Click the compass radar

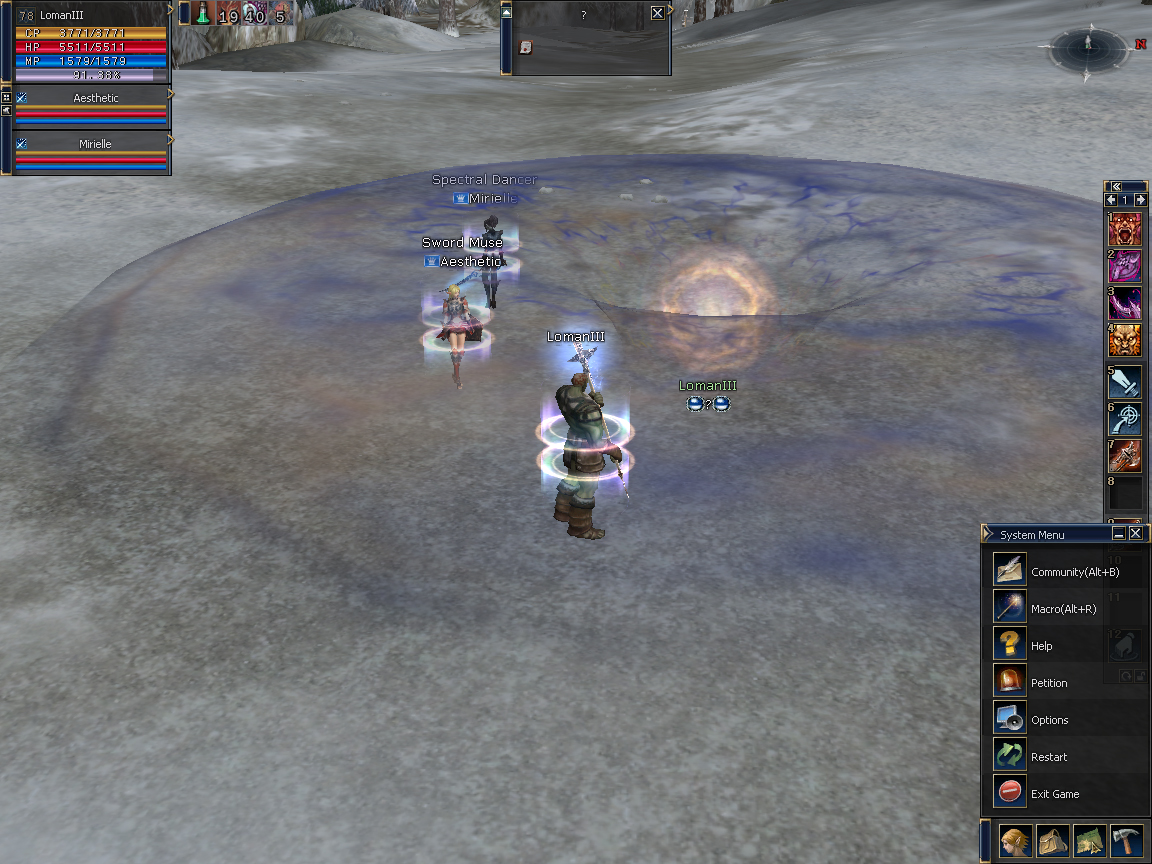1088,47
